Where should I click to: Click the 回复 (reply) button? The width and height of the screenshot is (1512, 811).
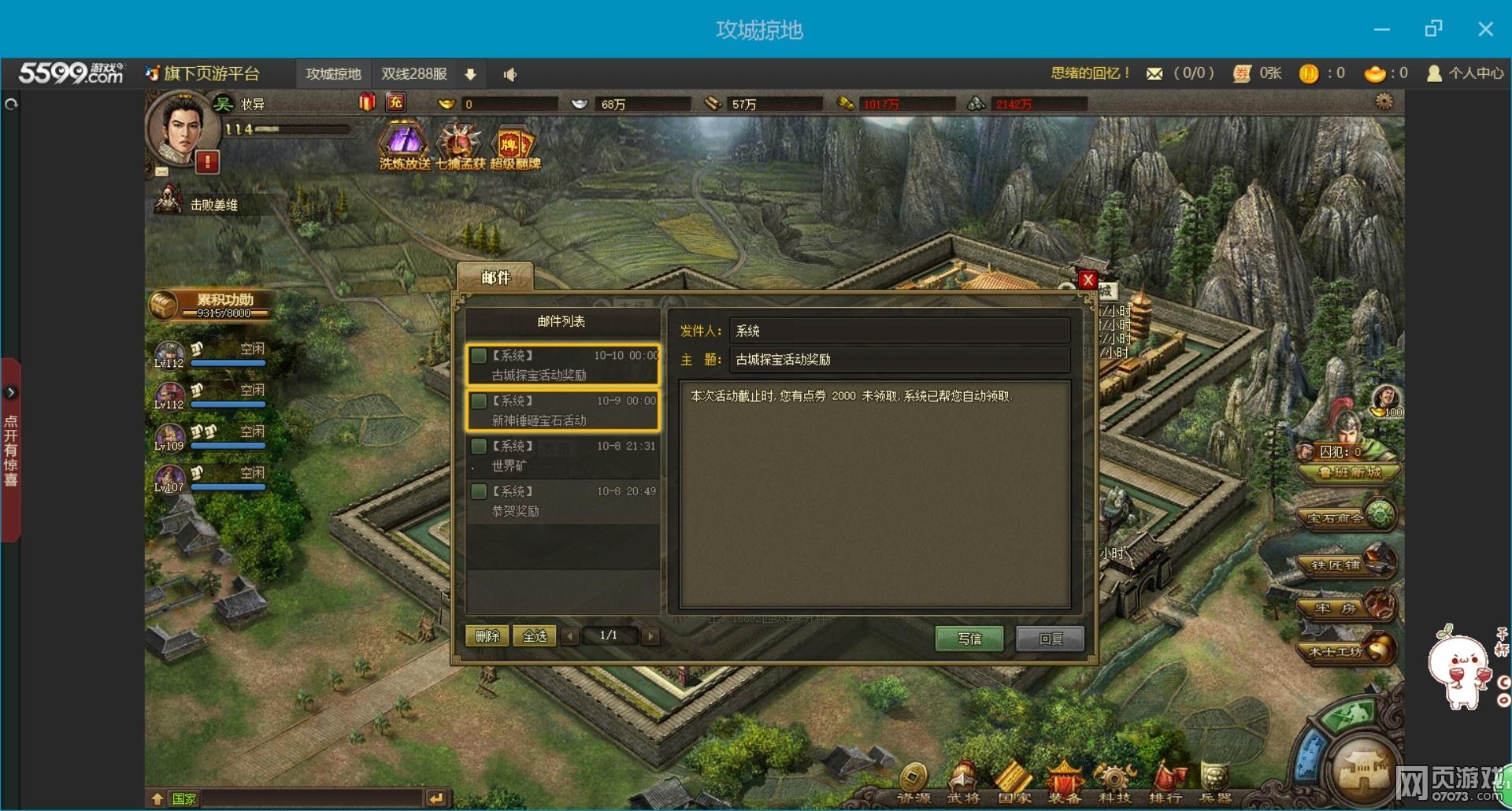click(x=1050, y=638)
